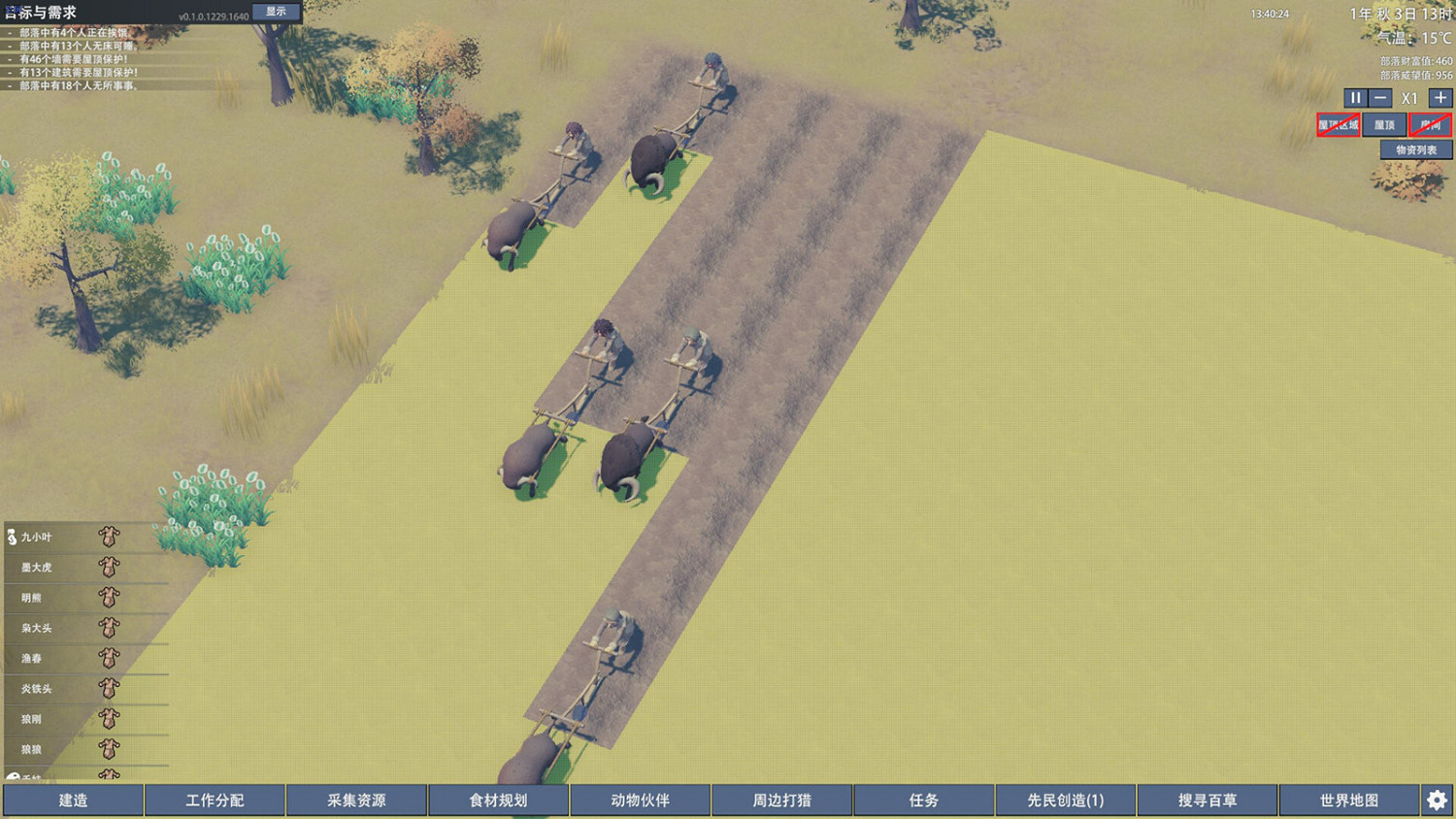This screenshot has width=1456, height=819.
Task: Click the clothing icon next to 明熊
Action: (110, 599)
